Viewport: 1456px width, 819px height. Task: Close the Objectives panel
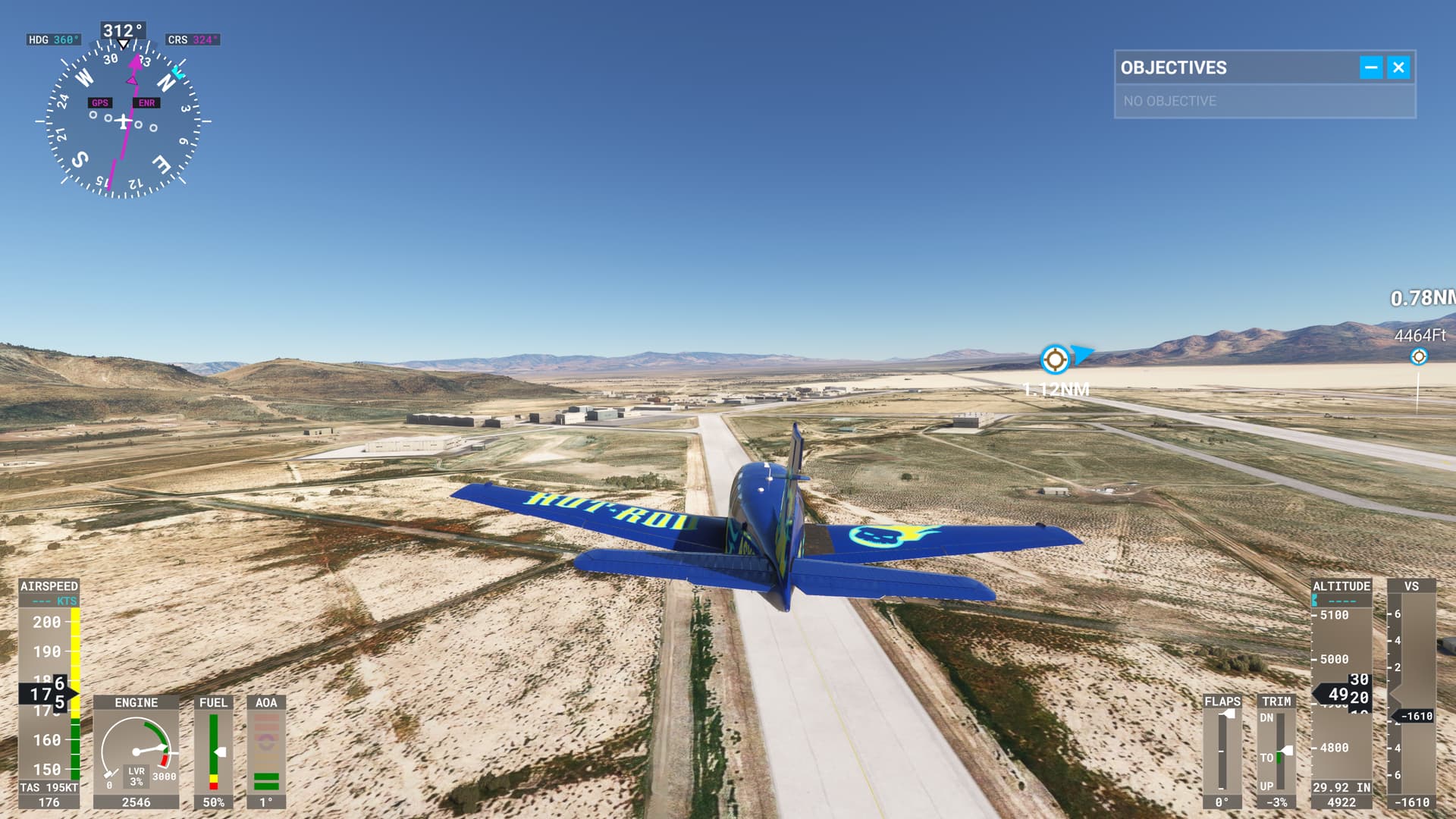(x=1398, y=67)
